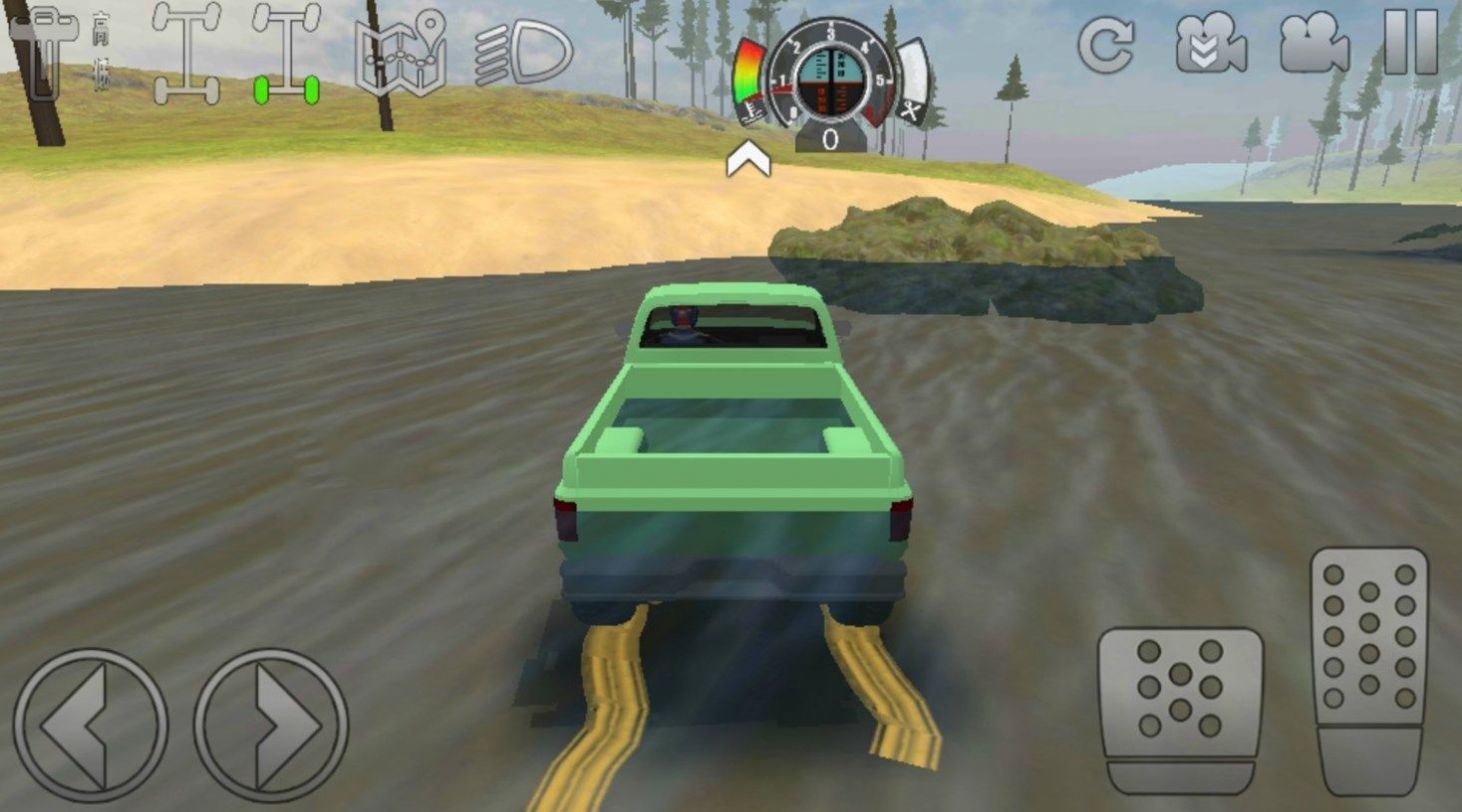Tap the tall gas pedal
This screenshot has height=812, width=1462.
tap(1369, 670)
